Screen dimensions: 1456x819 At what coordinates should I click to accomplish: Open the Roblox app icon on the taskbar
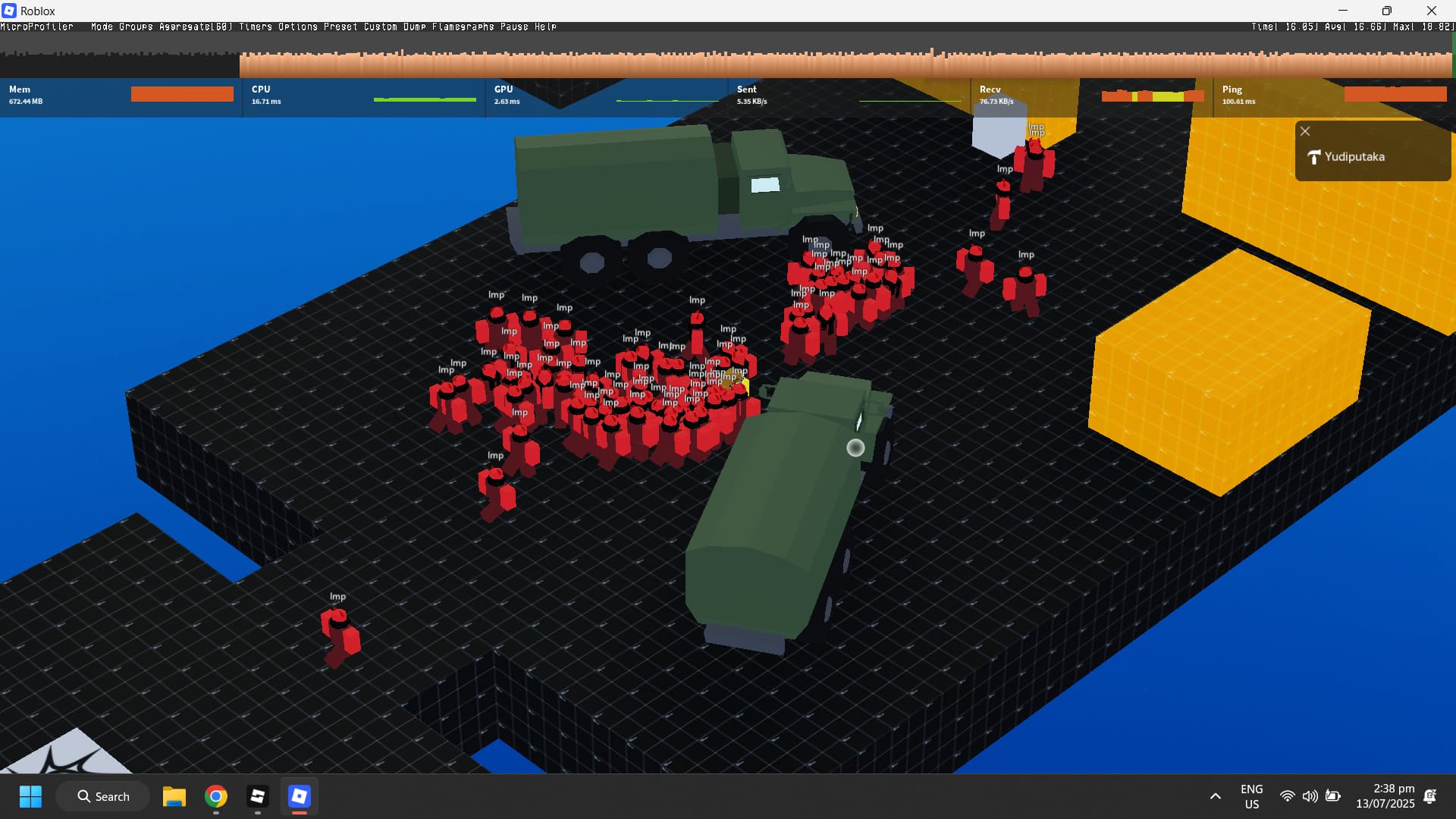point(299,797)
